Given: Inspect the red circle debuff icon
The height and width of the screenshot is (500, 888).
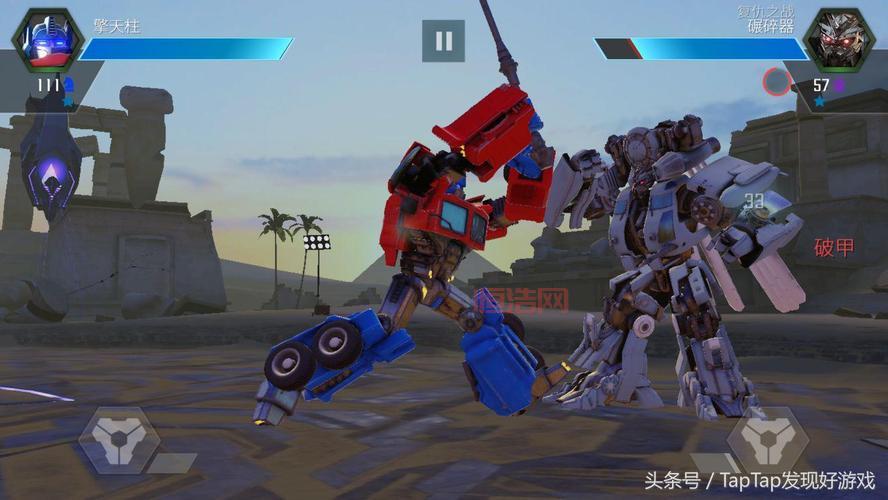Looking at the screenshot, I should tap(777, 81).
